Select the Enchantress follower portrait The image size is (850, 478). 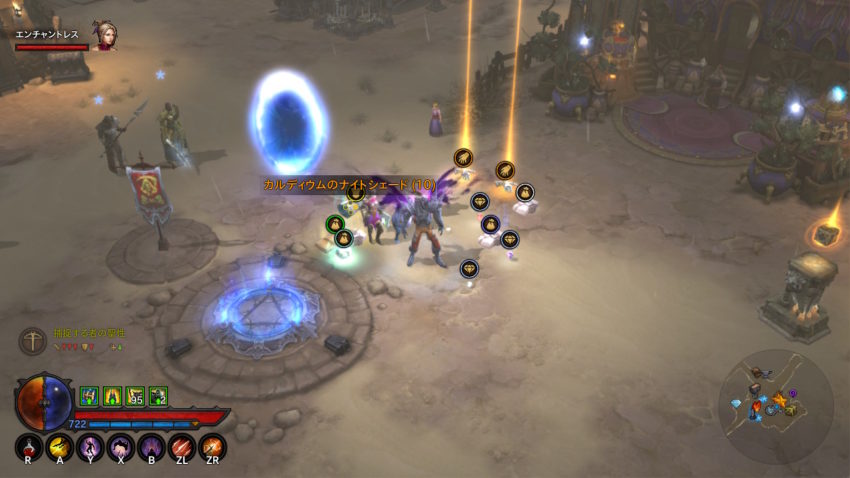104,35
